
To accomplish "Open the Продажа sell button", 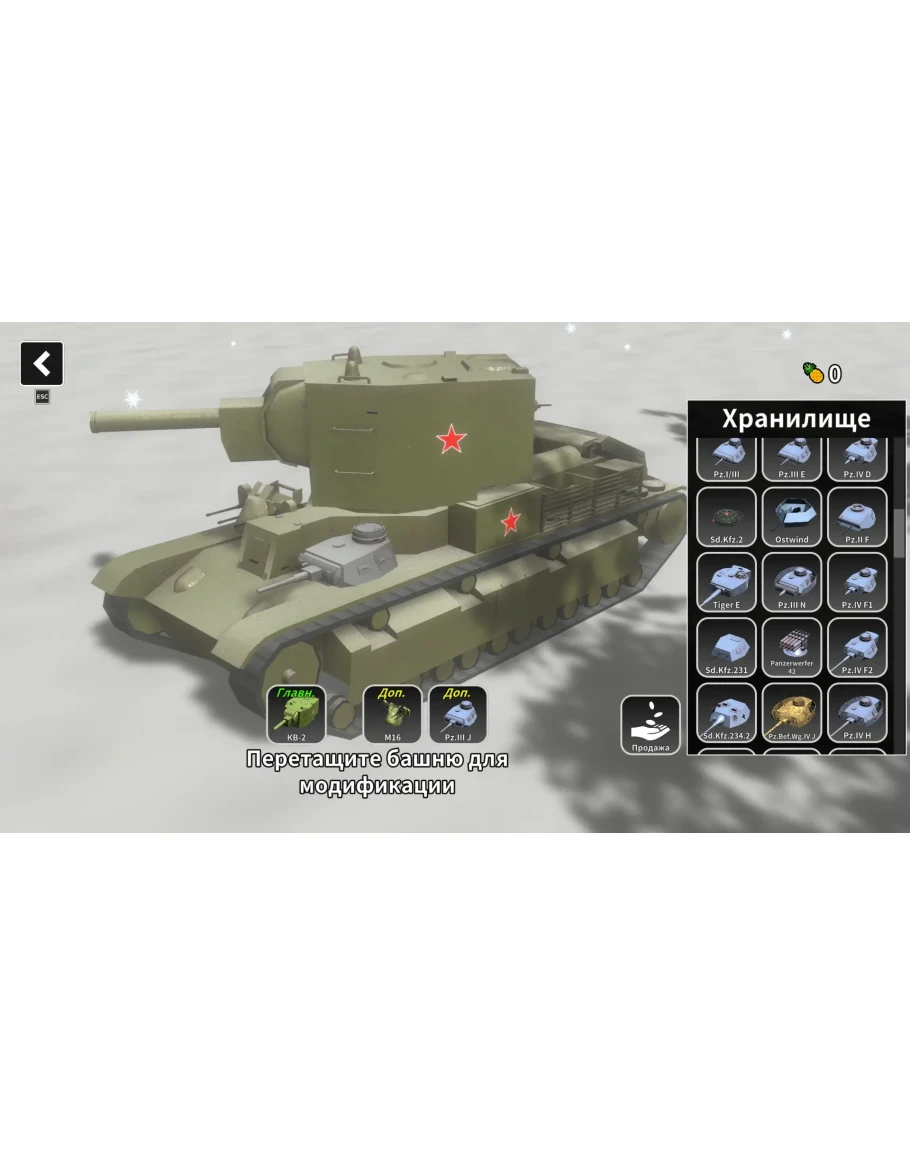I will click(x=650, y=725).
